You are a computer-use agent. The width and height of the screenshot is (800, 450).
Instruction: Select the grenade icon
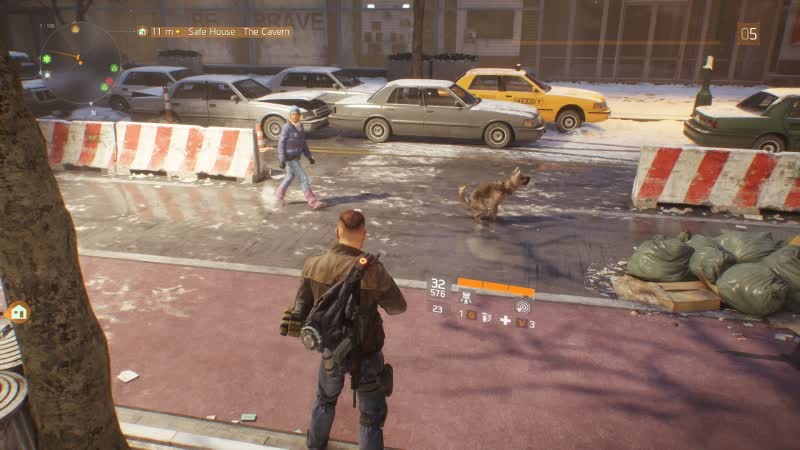[486, 317]
